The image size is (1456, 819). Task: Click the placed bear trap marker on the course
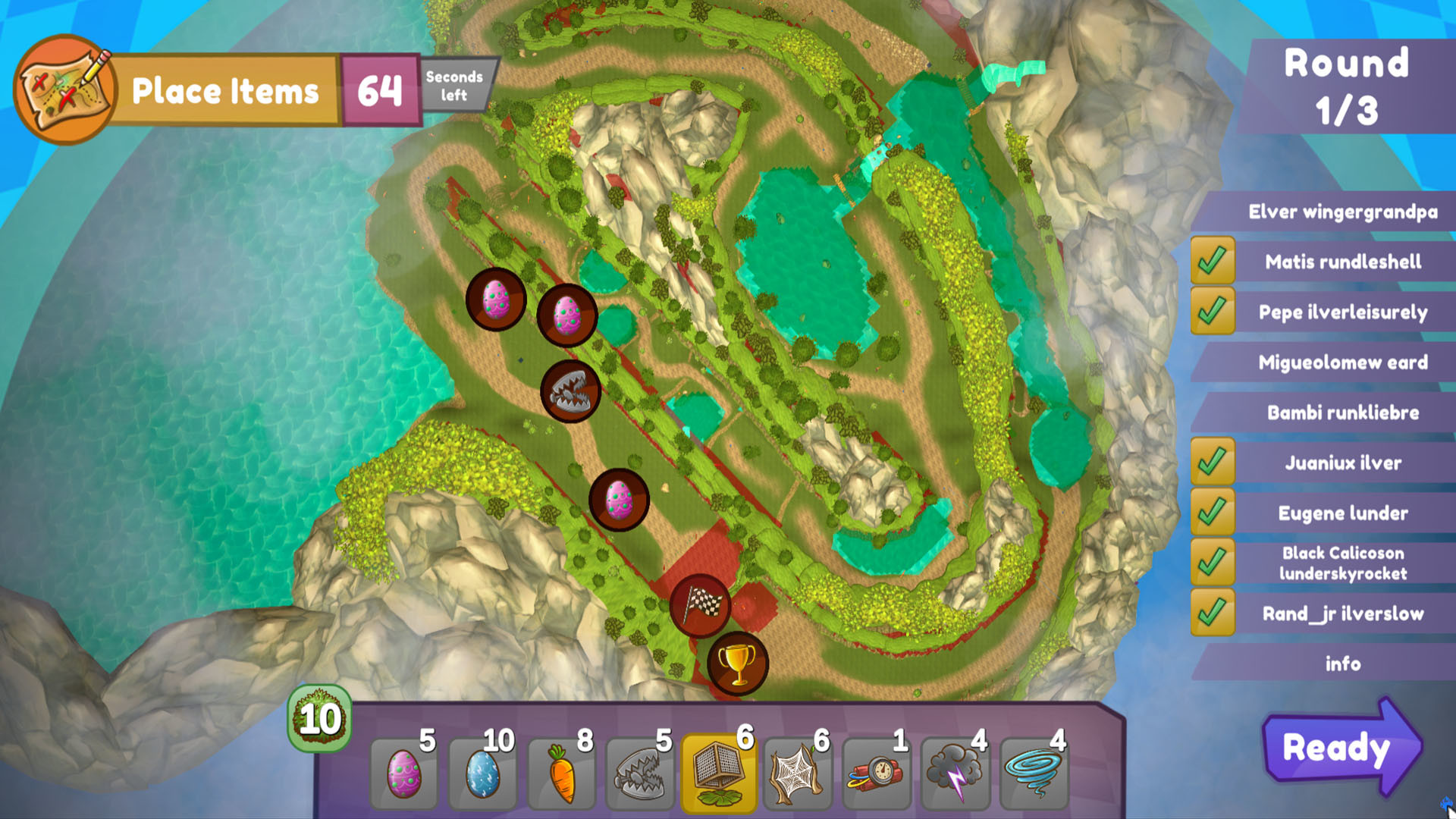[571, 391]
